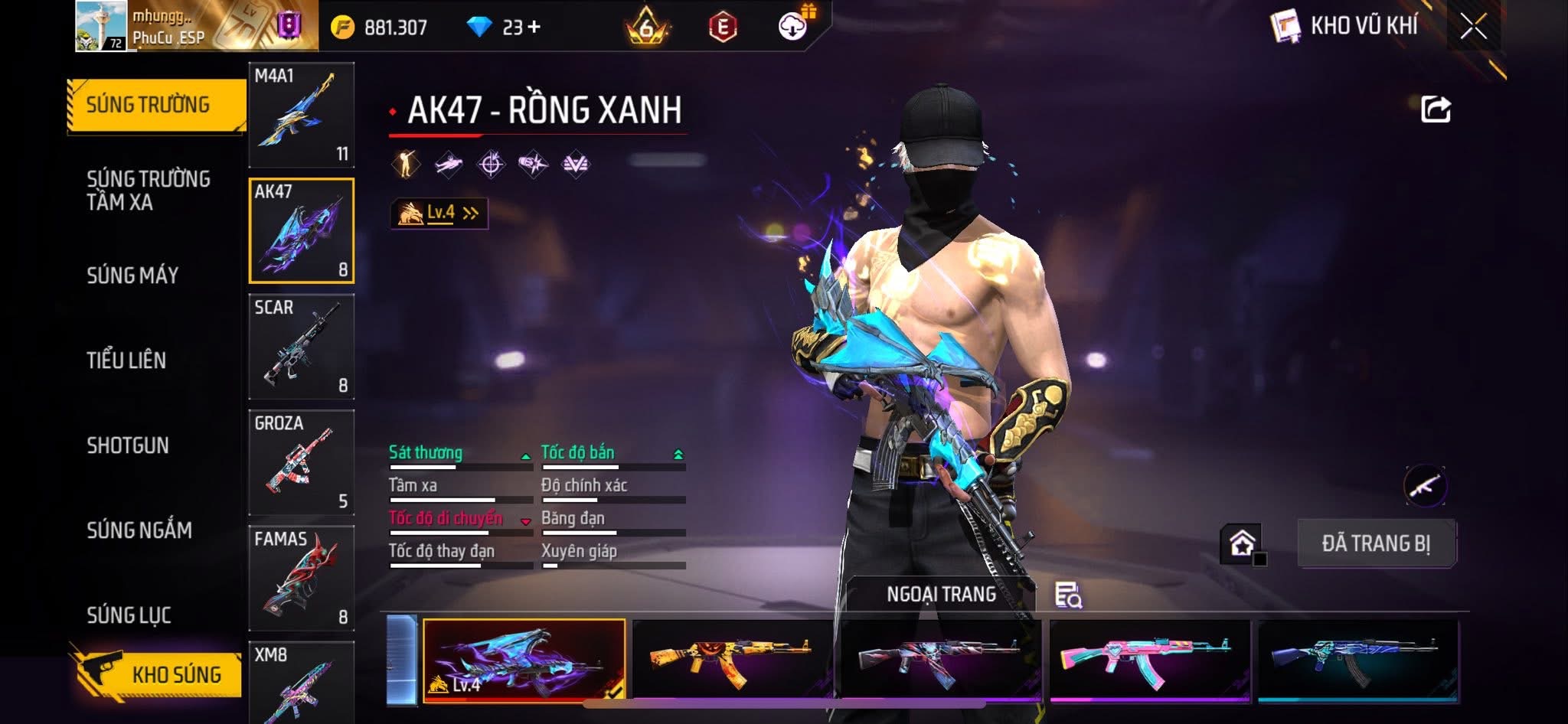Open the Súng Máy weapon category
Screen dimensions: 1568x724
click(x=132, y=276)
